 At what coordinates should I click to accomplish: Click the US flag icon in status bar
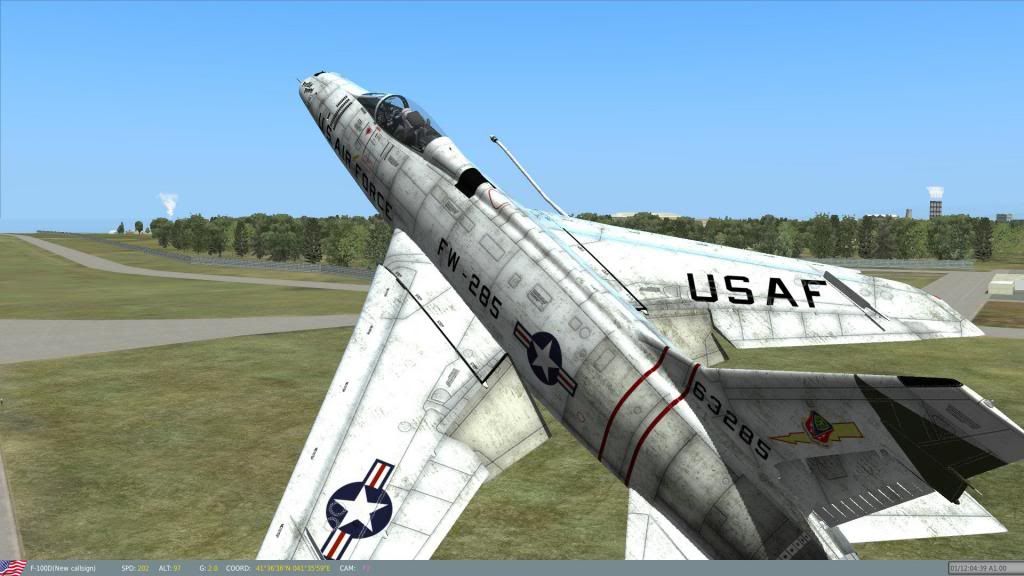click(13, 568)
